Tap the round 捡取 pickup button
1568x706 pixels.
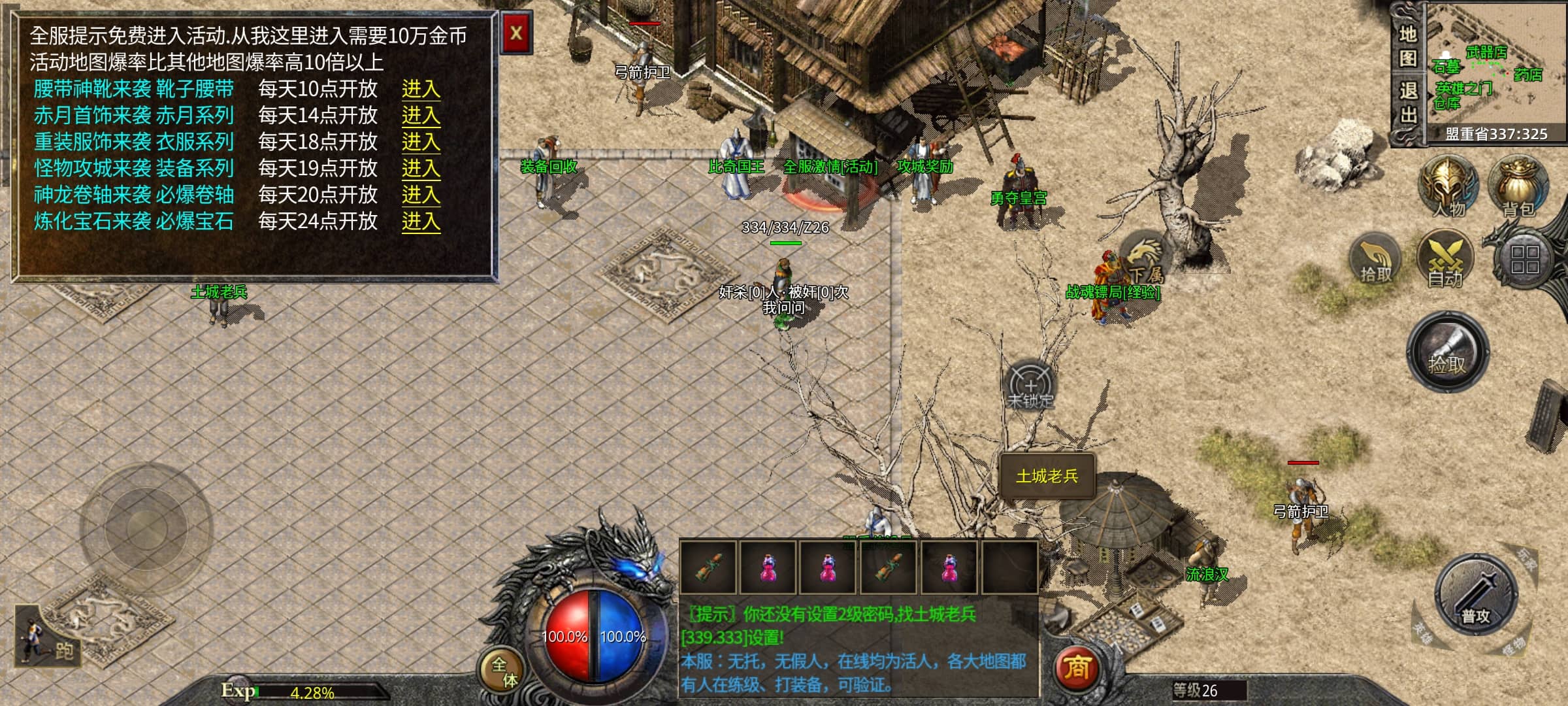coord(1448,353)
